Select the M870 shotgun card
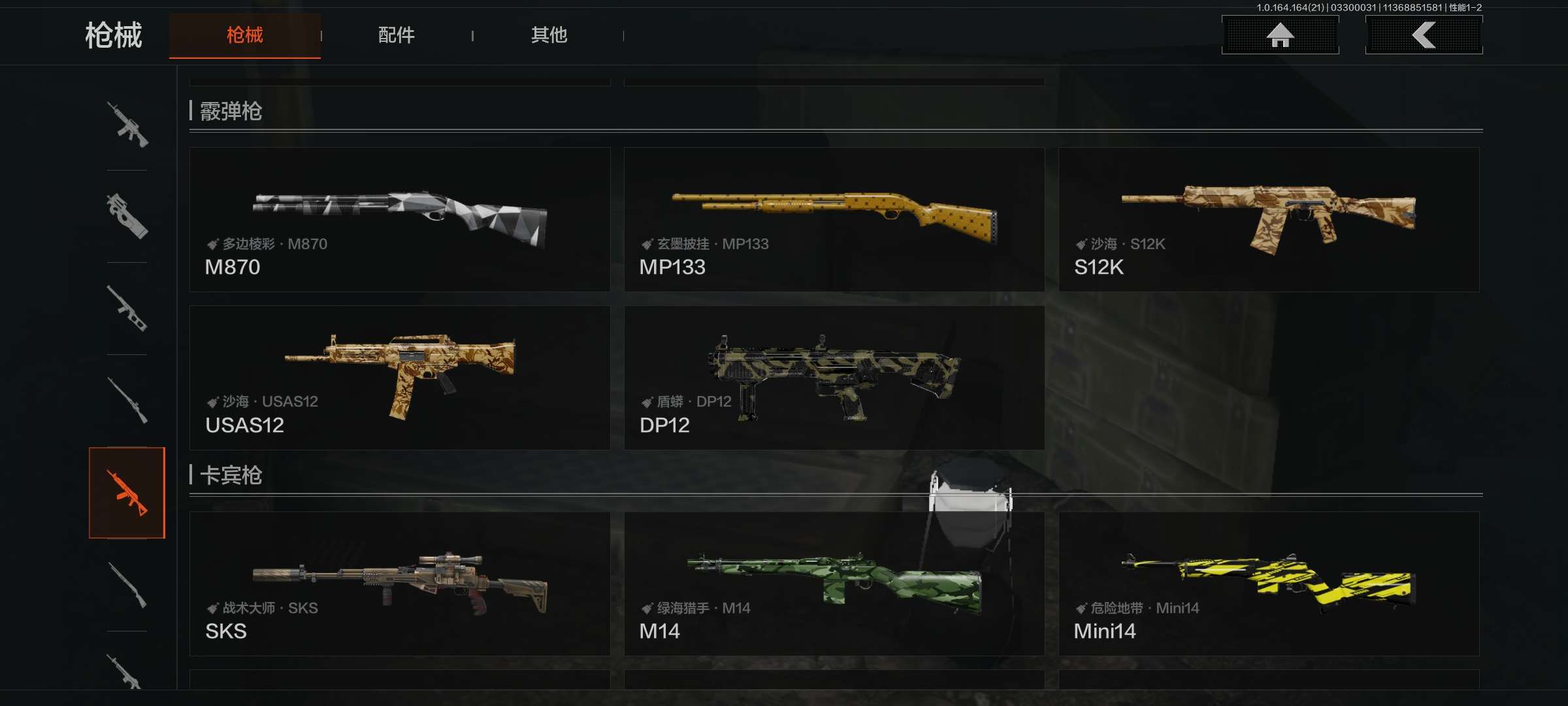This screenshot has height=706, width=1568. (400, 220)
